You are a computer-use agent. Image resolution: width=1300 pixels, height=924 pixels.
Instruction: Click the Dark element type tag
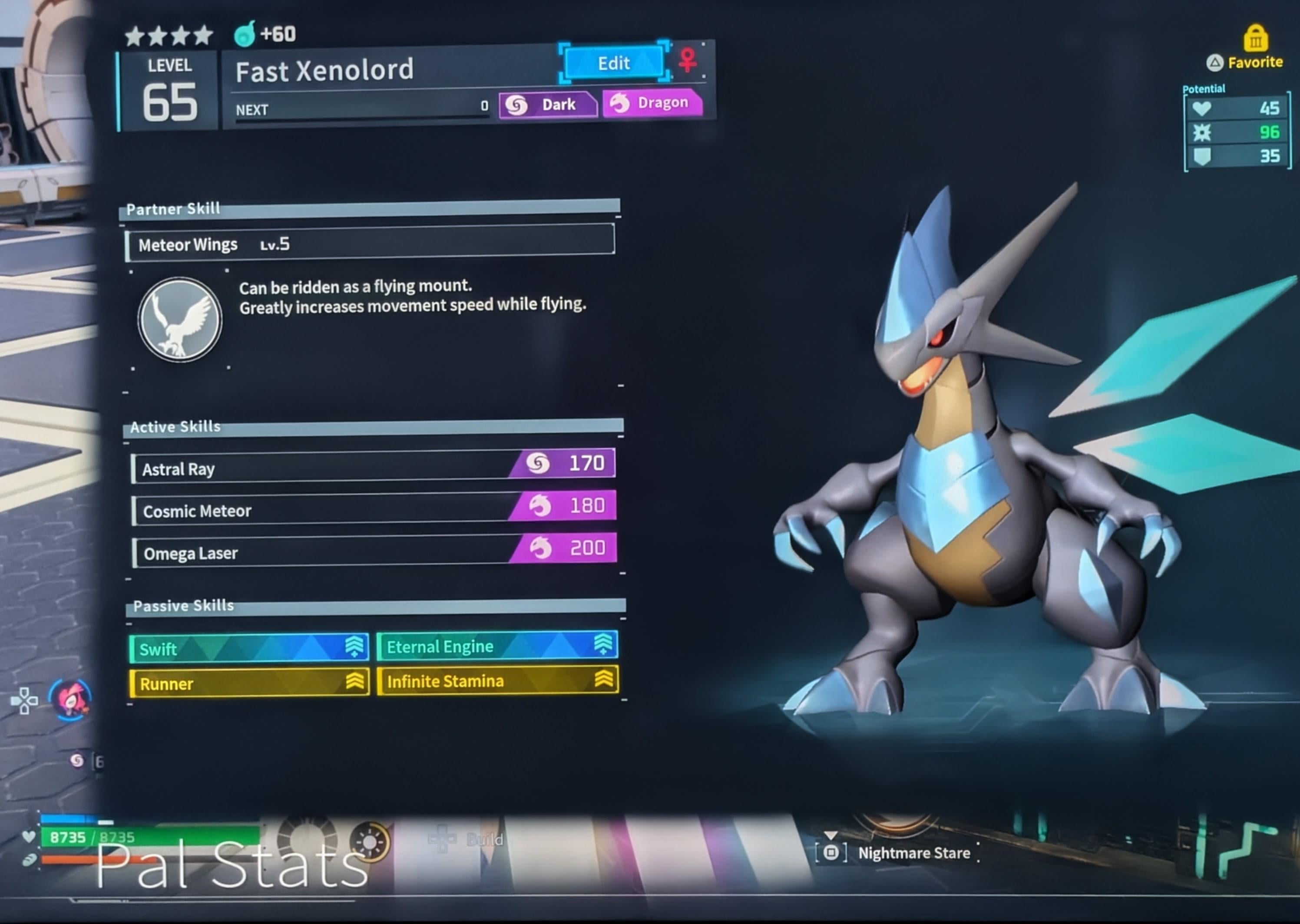(x=548, y=105)
